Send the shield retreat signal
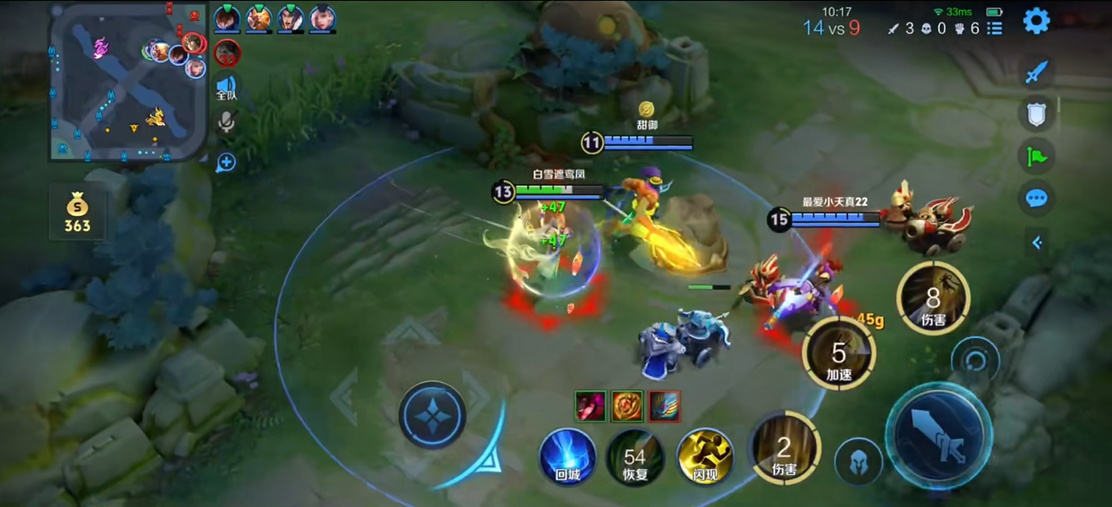The width and height of the screenshot is (1112, 507). click(x=1037, y=114)
